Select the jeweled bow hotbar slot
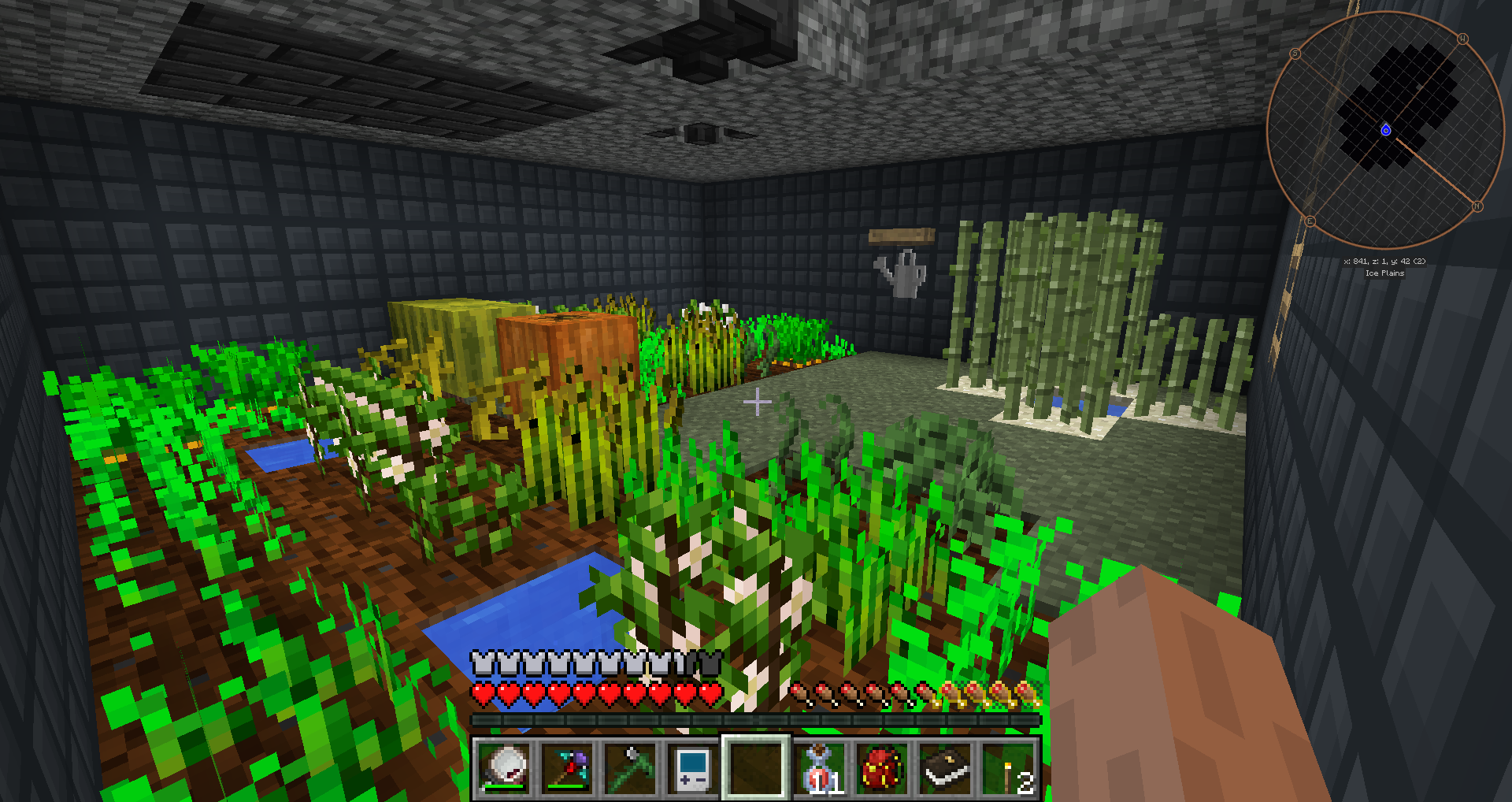 pos(568,767)
